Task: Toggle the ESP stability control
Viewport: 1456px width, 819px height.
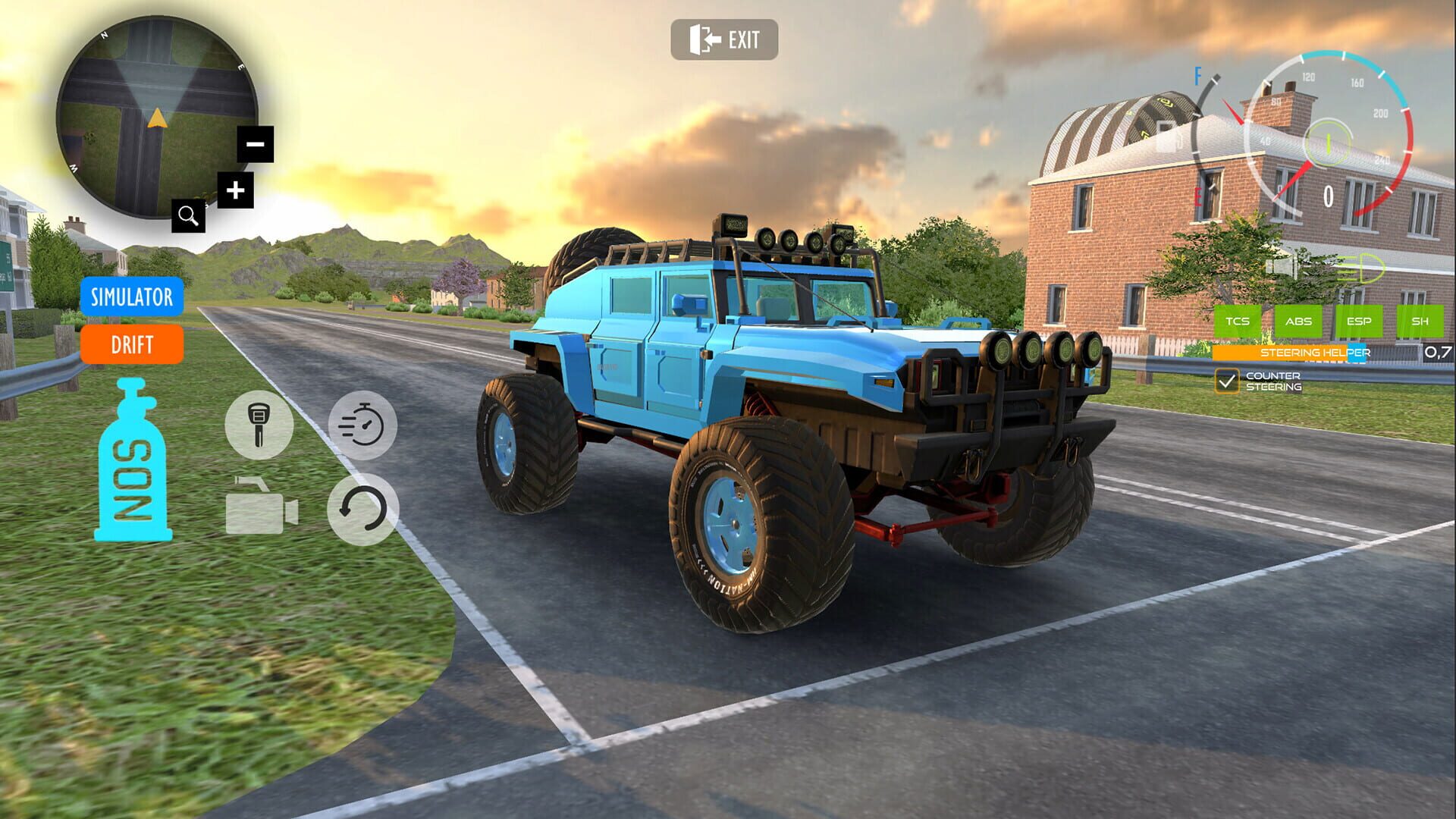Action: pos(1360,322)
